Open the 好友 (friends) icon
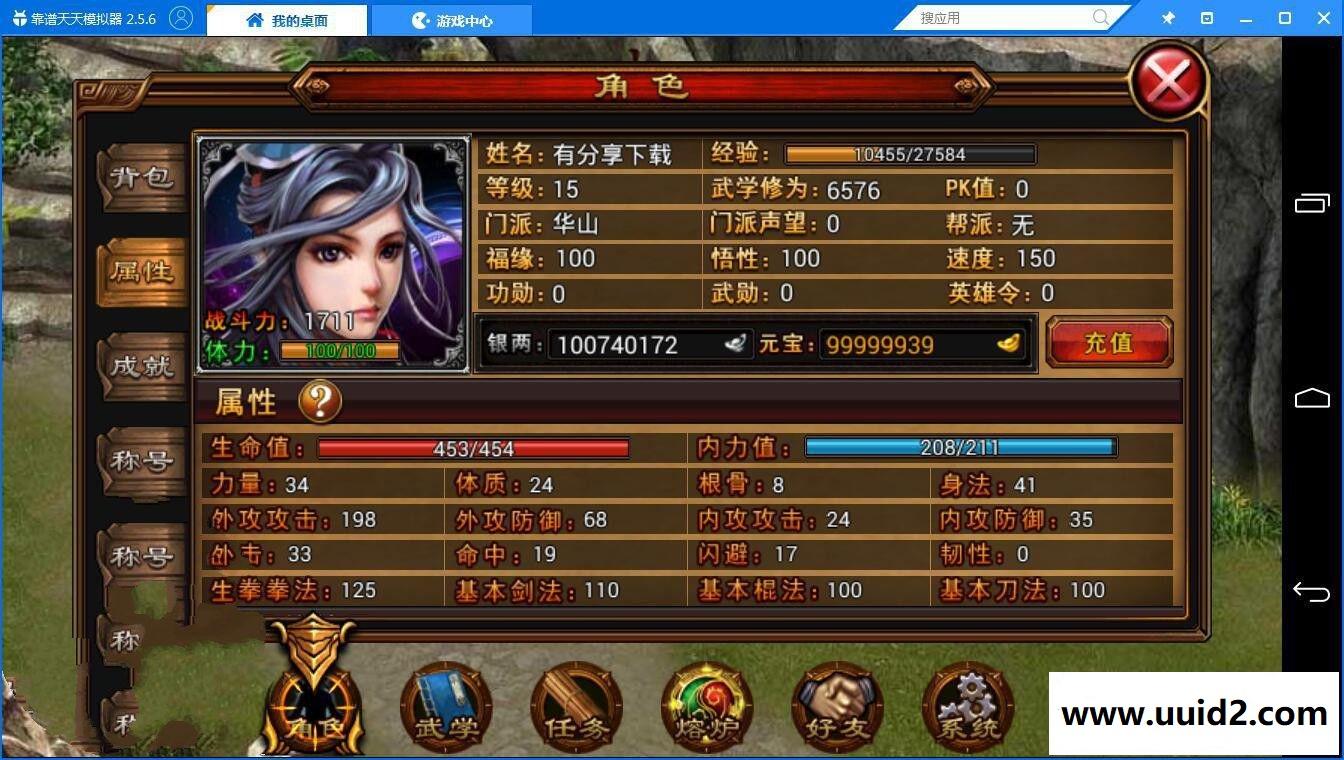This screenshot has height=760, width=1344. click(837, 705)
